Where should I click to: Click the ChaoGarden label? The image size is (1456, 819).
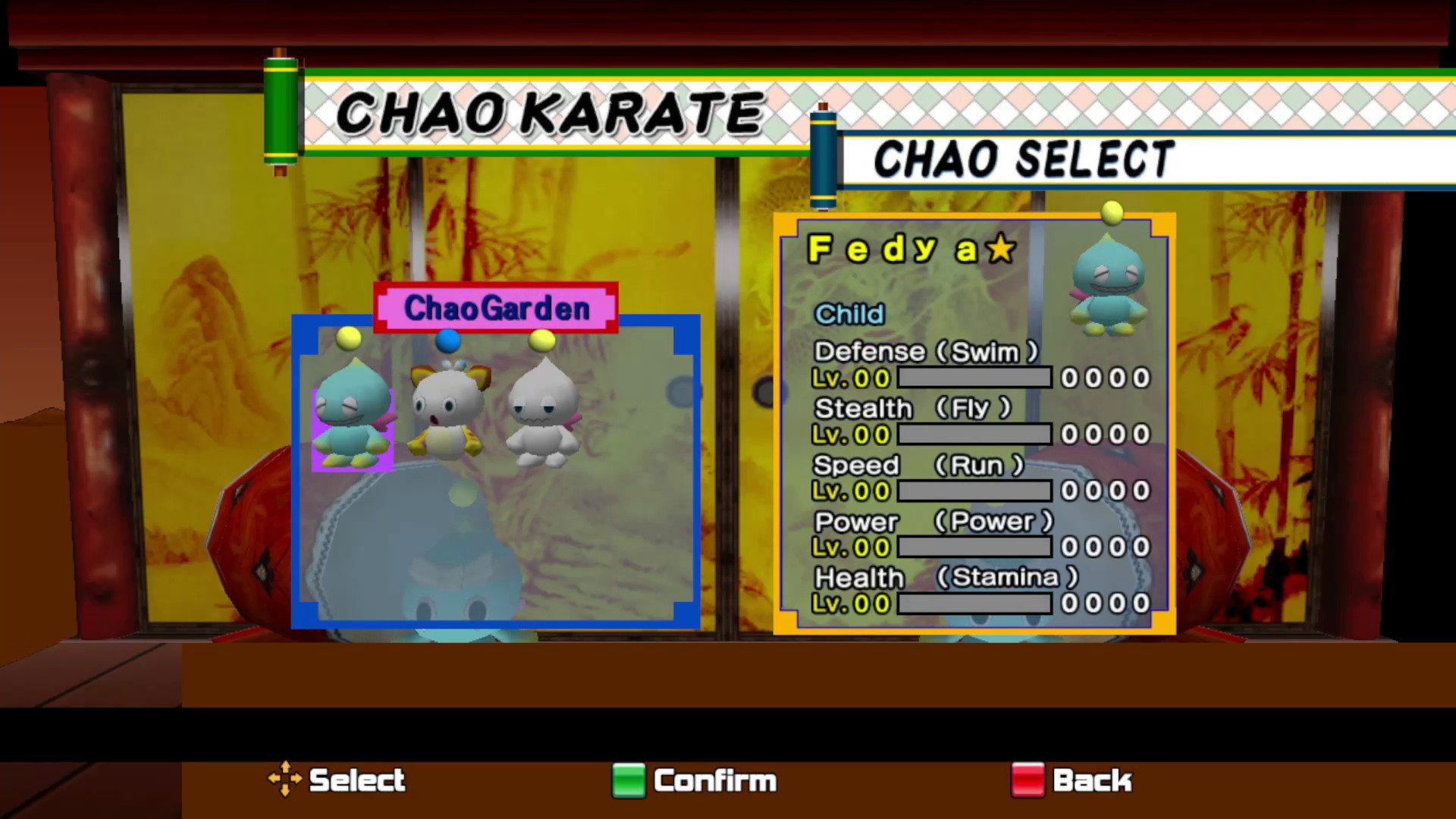pyautogui.click(x=495, y=308)
